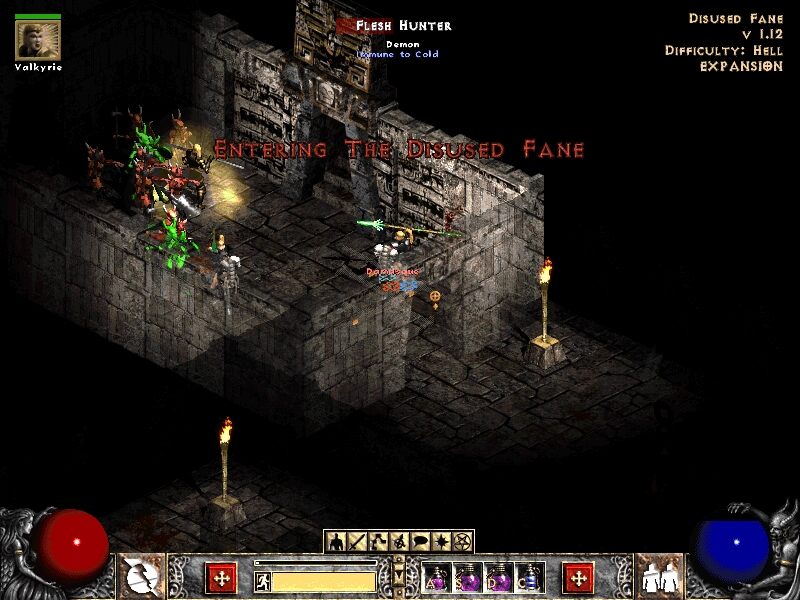800x600 pixels.
Task: Change the left-click attack skill icon
Action: coord(141,577)
